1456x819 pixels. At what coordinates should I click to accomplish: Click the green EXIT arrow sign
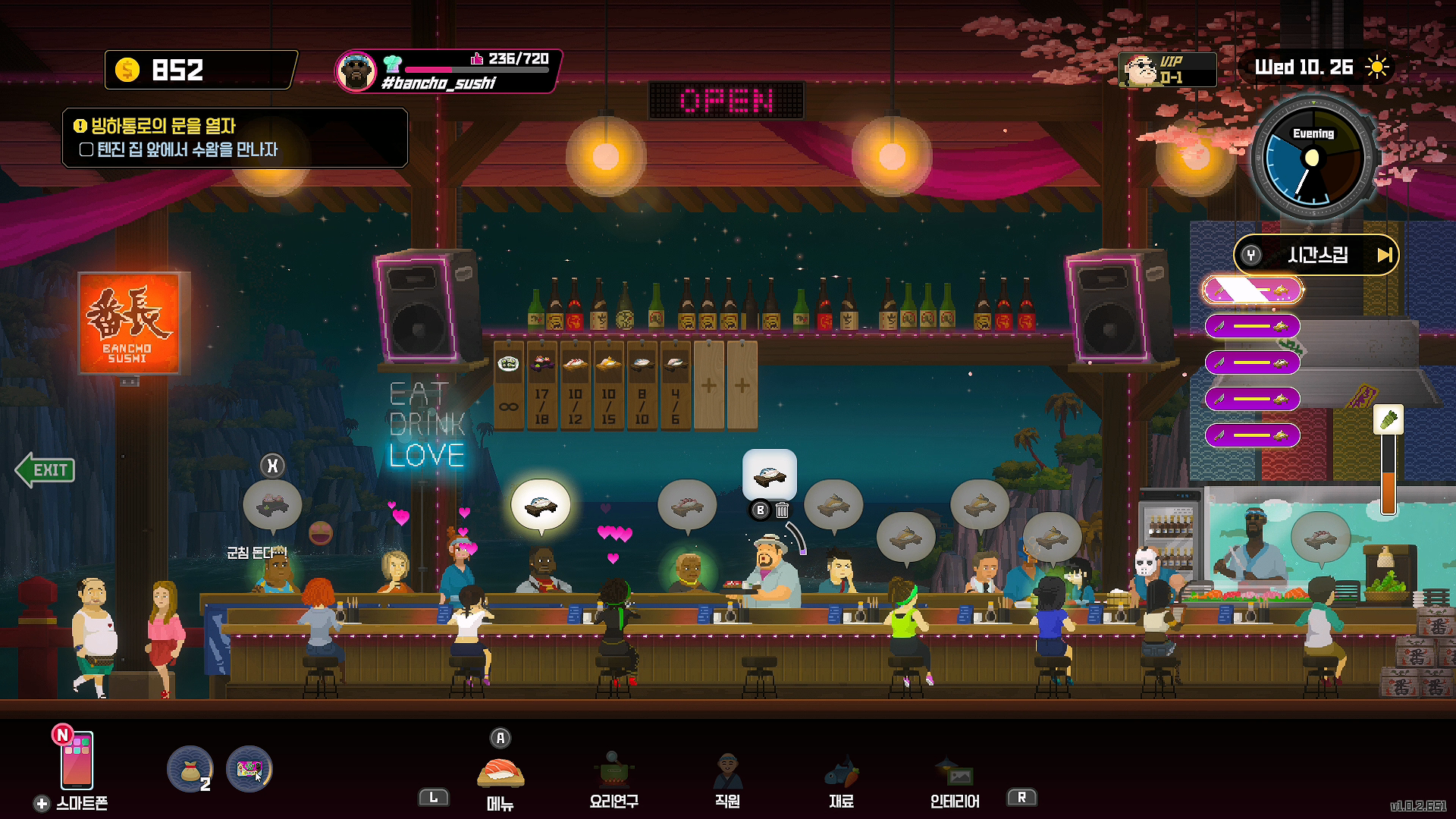[x=46, y=470]
